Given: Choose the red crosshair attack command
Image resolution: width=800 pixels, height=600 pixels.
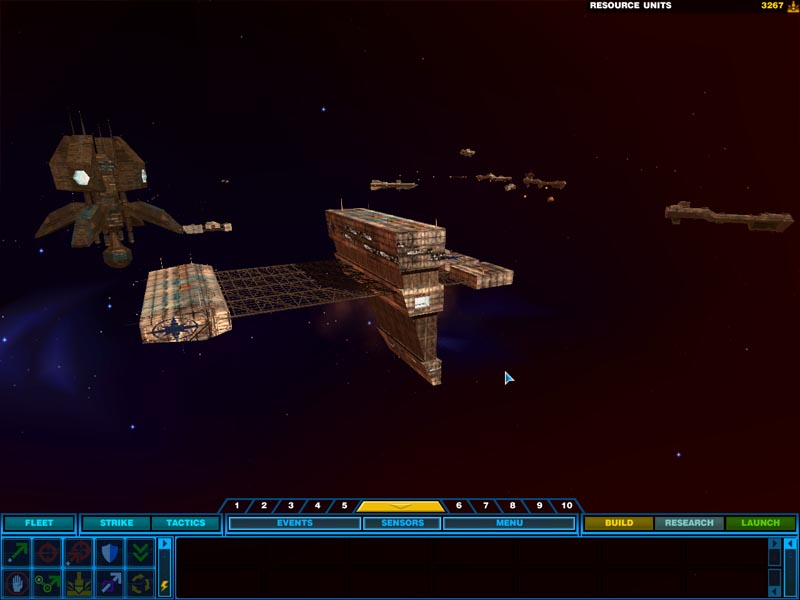Looking at the screenshot, I should tap(47, 552).
